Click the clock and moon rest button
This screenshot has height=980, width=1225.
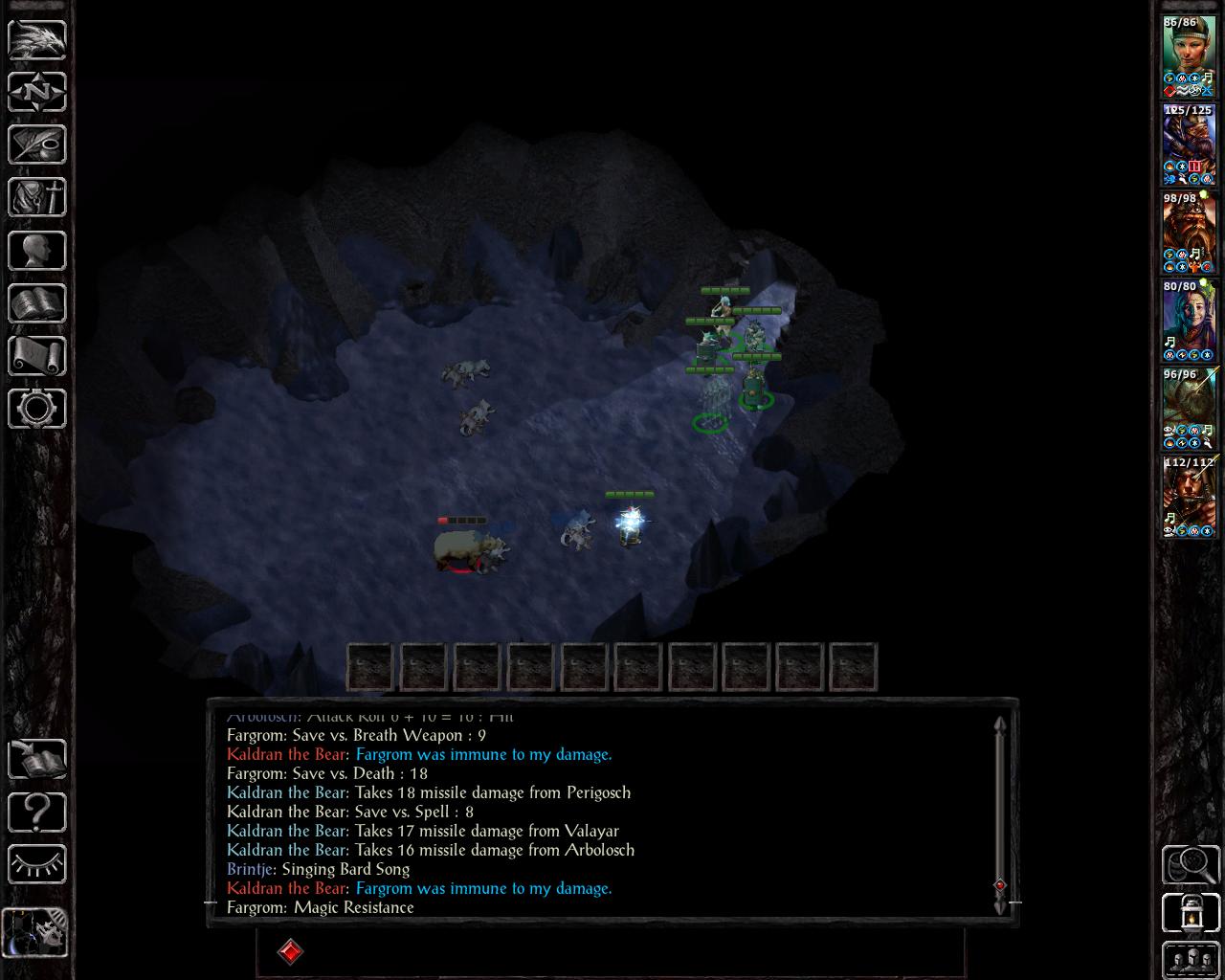point(35,932)
